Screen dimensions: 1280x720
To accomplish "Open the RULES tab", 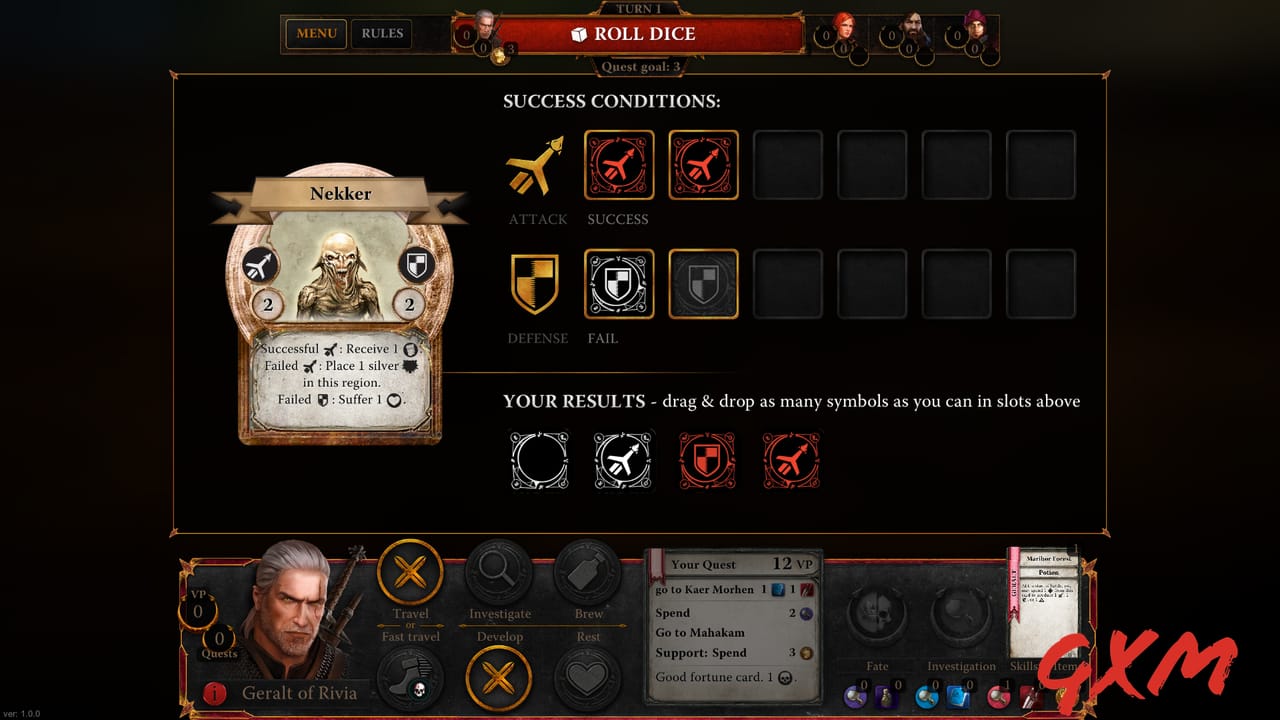I will [381, 33].
